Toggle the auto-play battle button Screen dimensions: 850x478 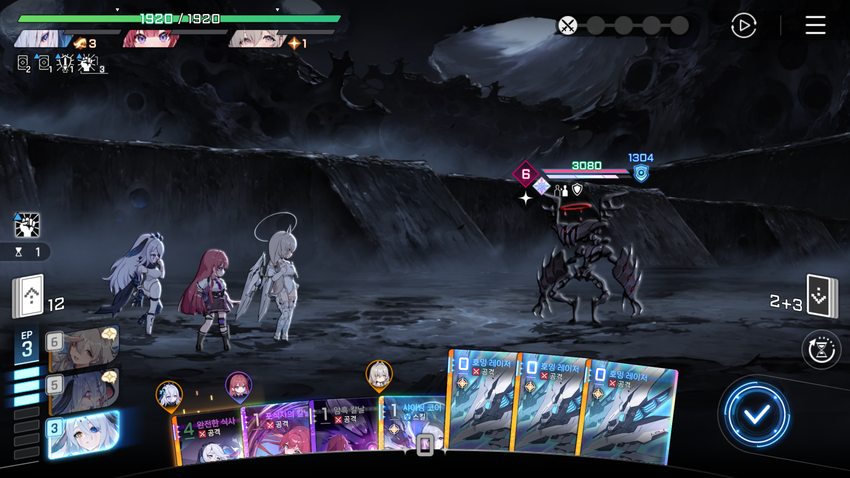click(x=743, y=26)
